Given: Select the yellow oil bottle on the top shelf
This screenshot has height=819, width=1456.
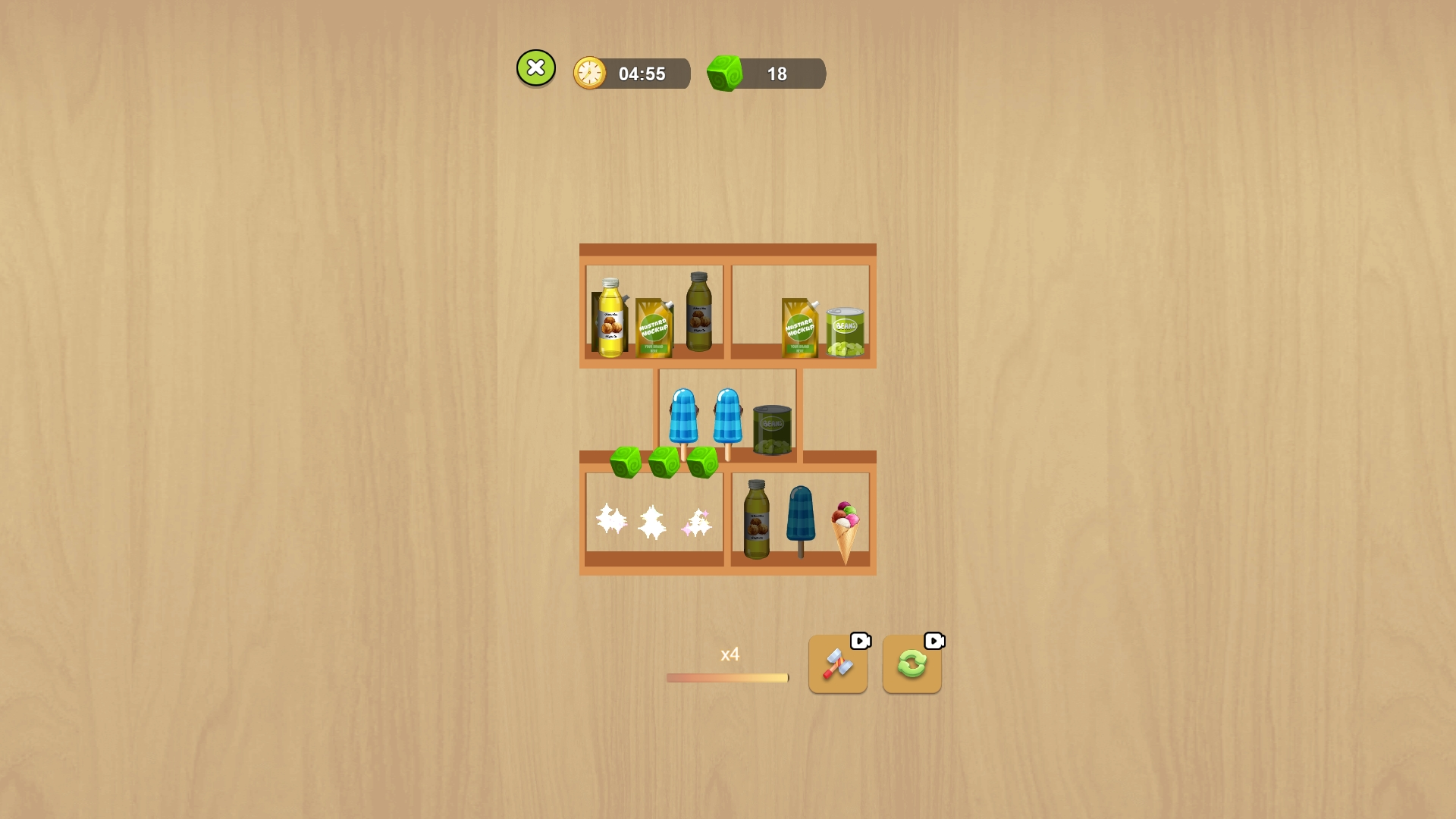Looking at the screenshot, I should click(x=610, y=318).
